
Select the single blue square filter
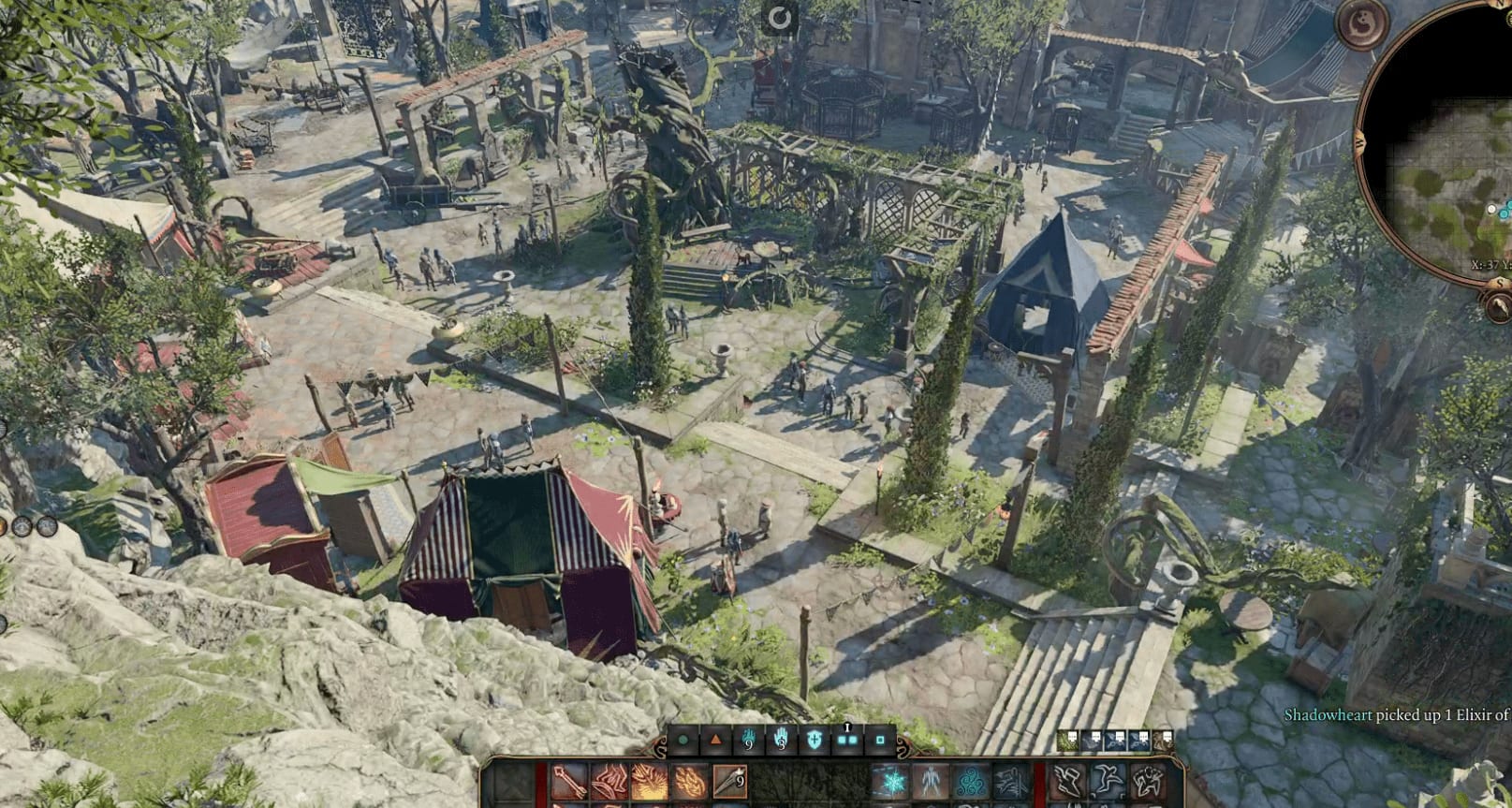point(880,741)
